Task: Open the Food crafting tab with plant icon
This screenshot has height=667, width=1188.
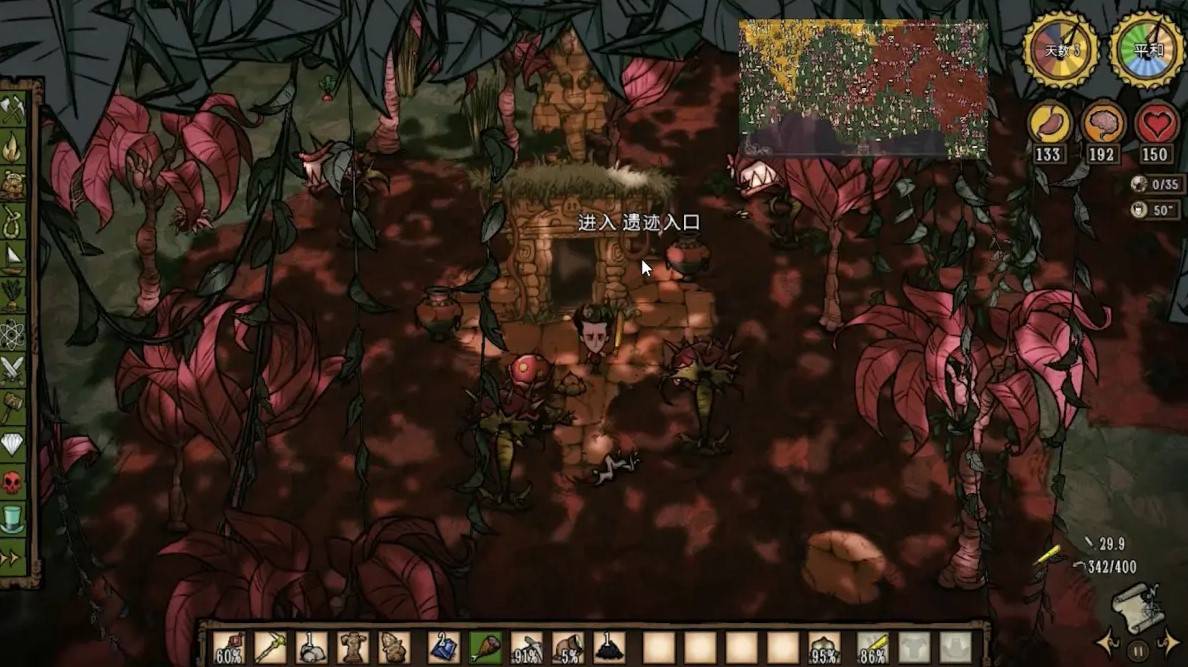Action: [13, 294]
